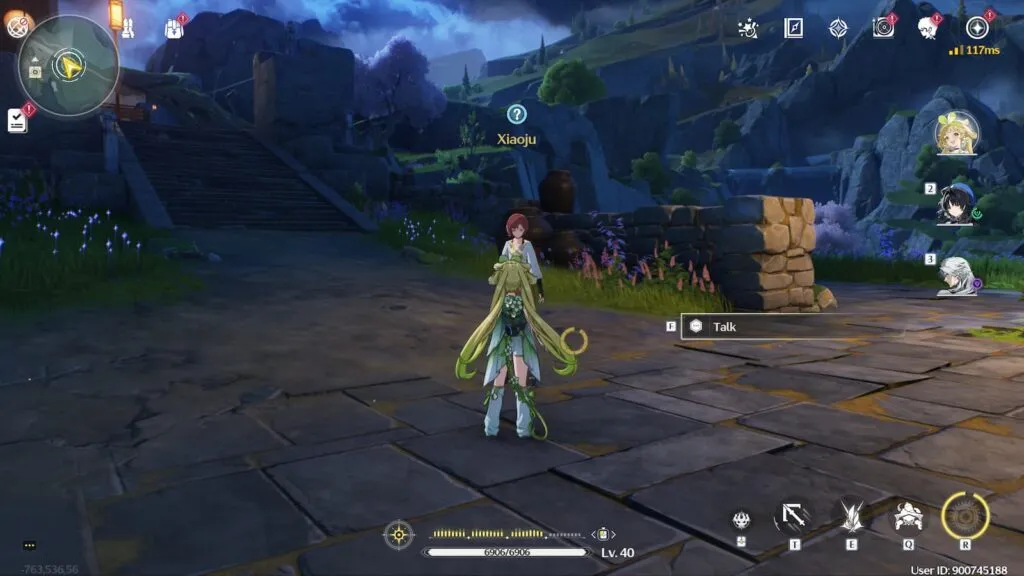Switch to party member two portrait
This screenshot has height=576, width=1024.
[956, 204]
